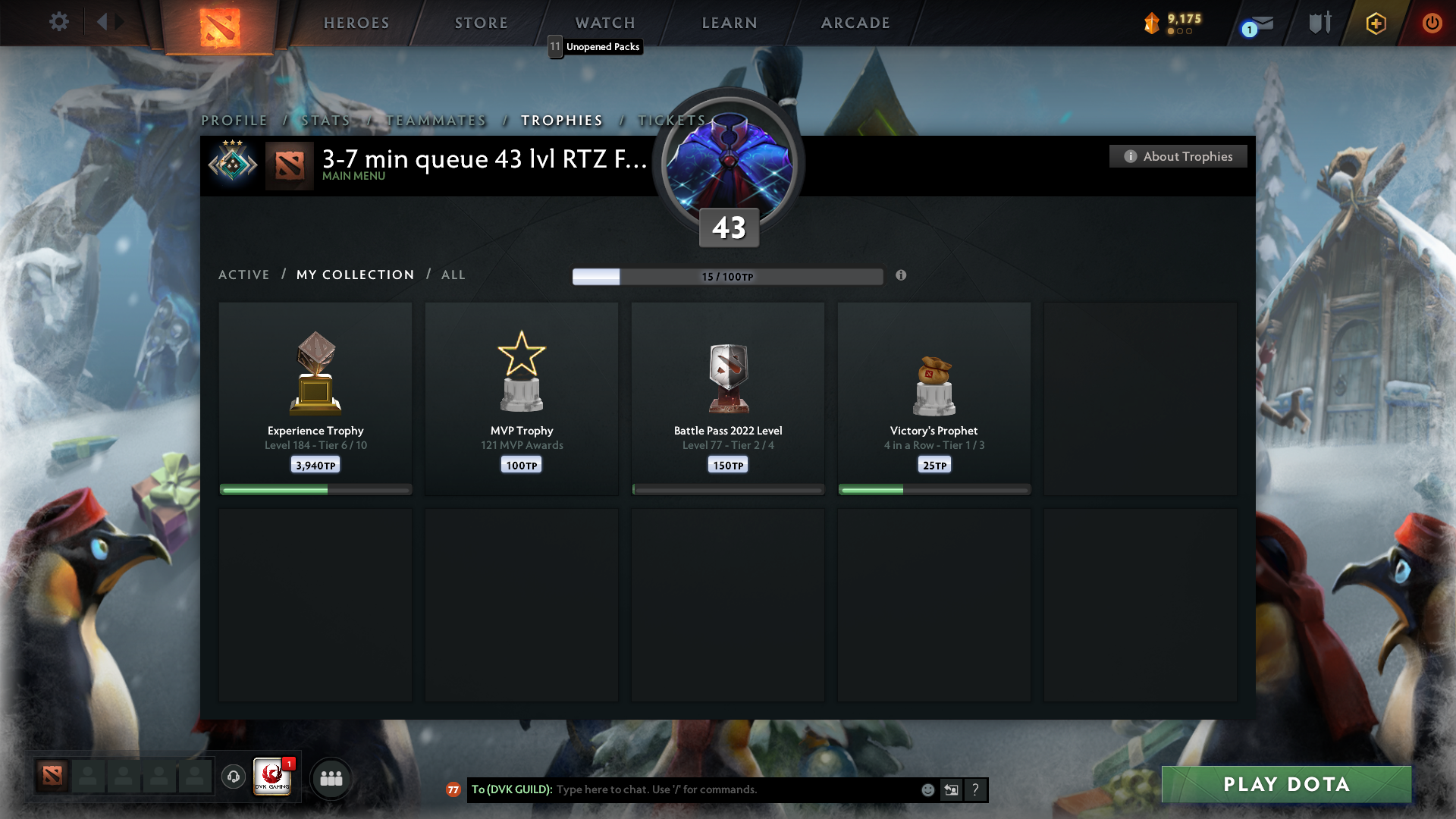Image resolution: width=1456 pixels, height=819 pixels.
Task: Open the settings gear icon
Action: (58, 22)
